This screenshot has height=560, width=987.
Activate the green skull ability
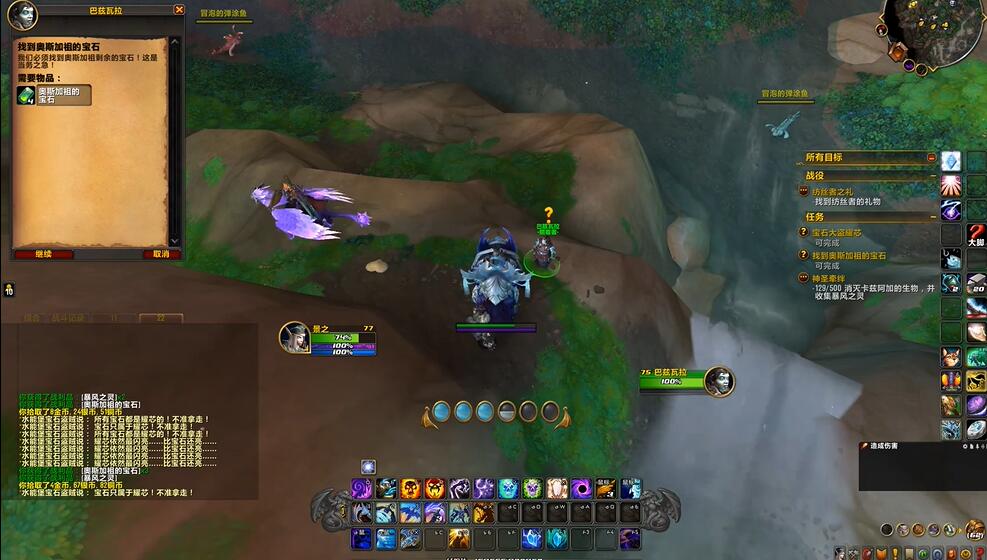pos(532,488)
